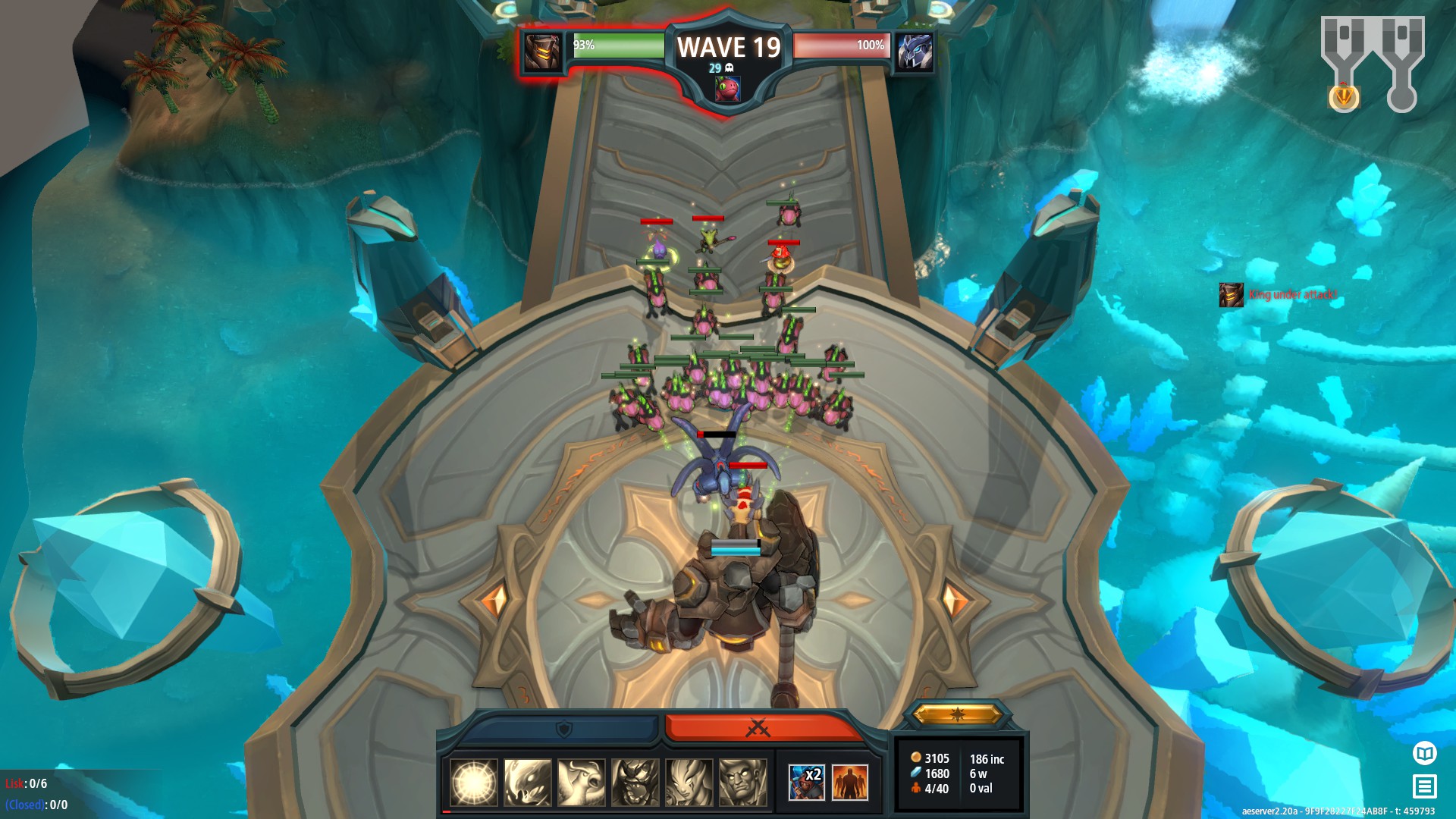
Task: Select the red crossed-swords attack tab
Action: coord(758,728)
